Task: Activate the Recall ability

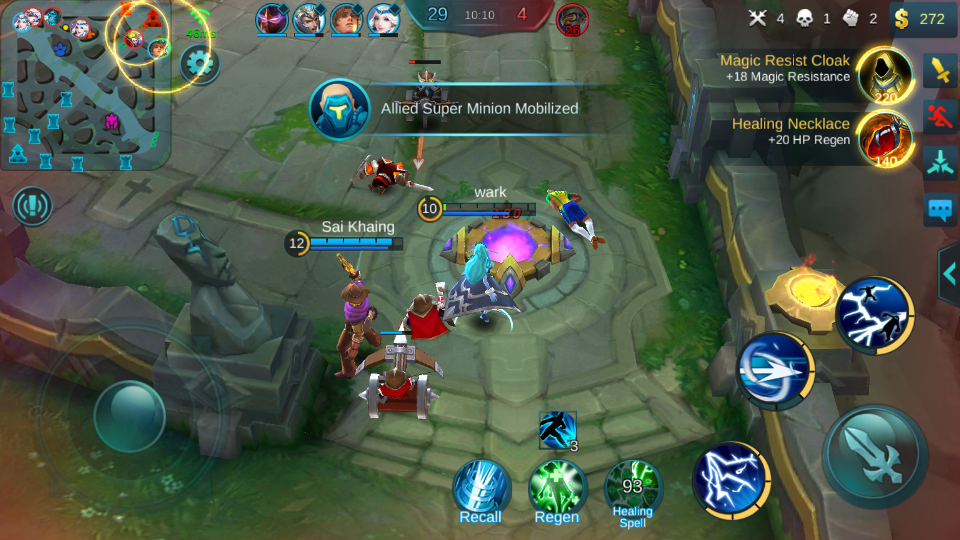Action: point(481,488)
